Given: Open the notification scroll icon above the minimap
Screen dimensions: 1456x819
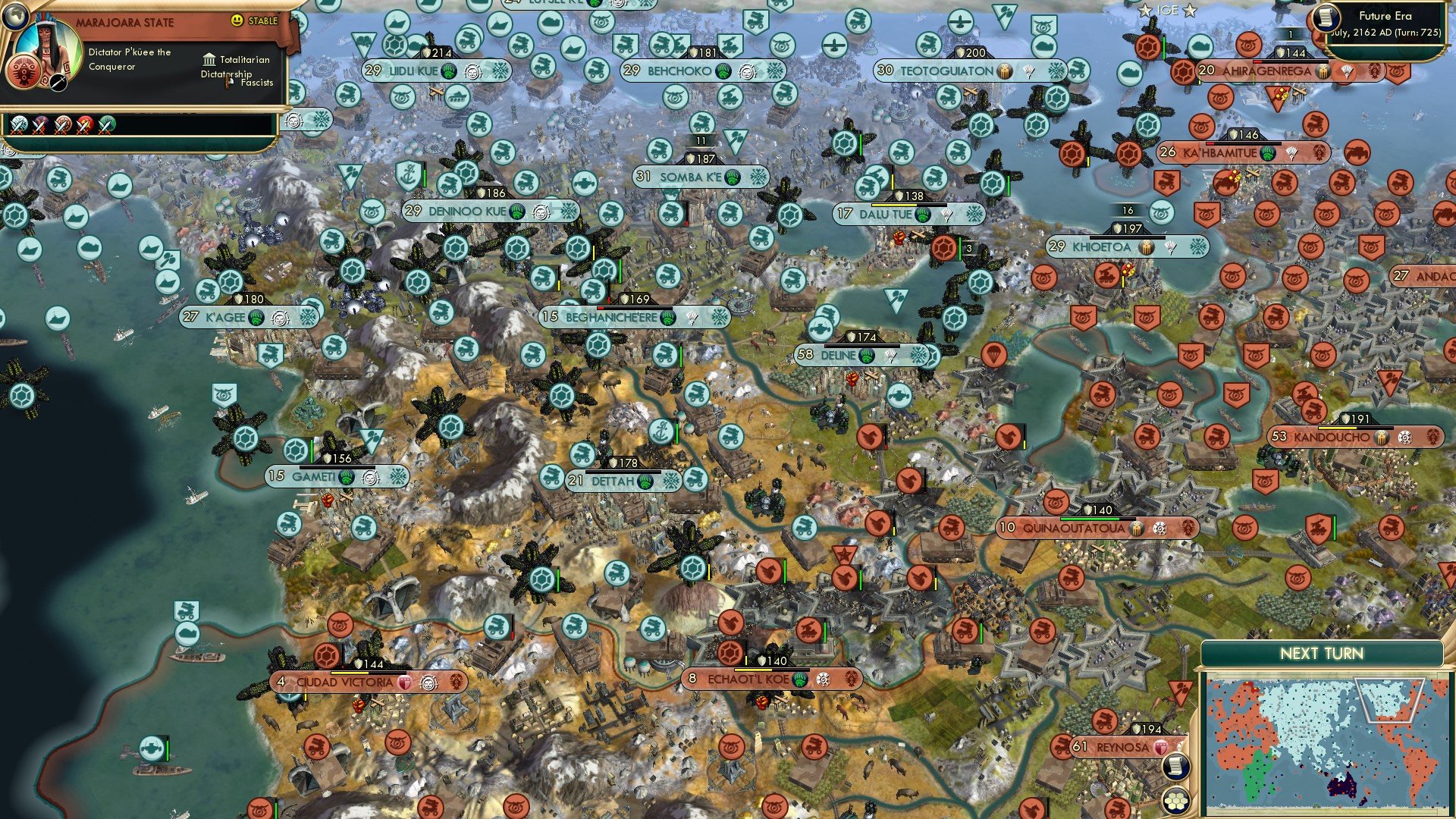Looking at the screenshot, I should (1175, 767).
